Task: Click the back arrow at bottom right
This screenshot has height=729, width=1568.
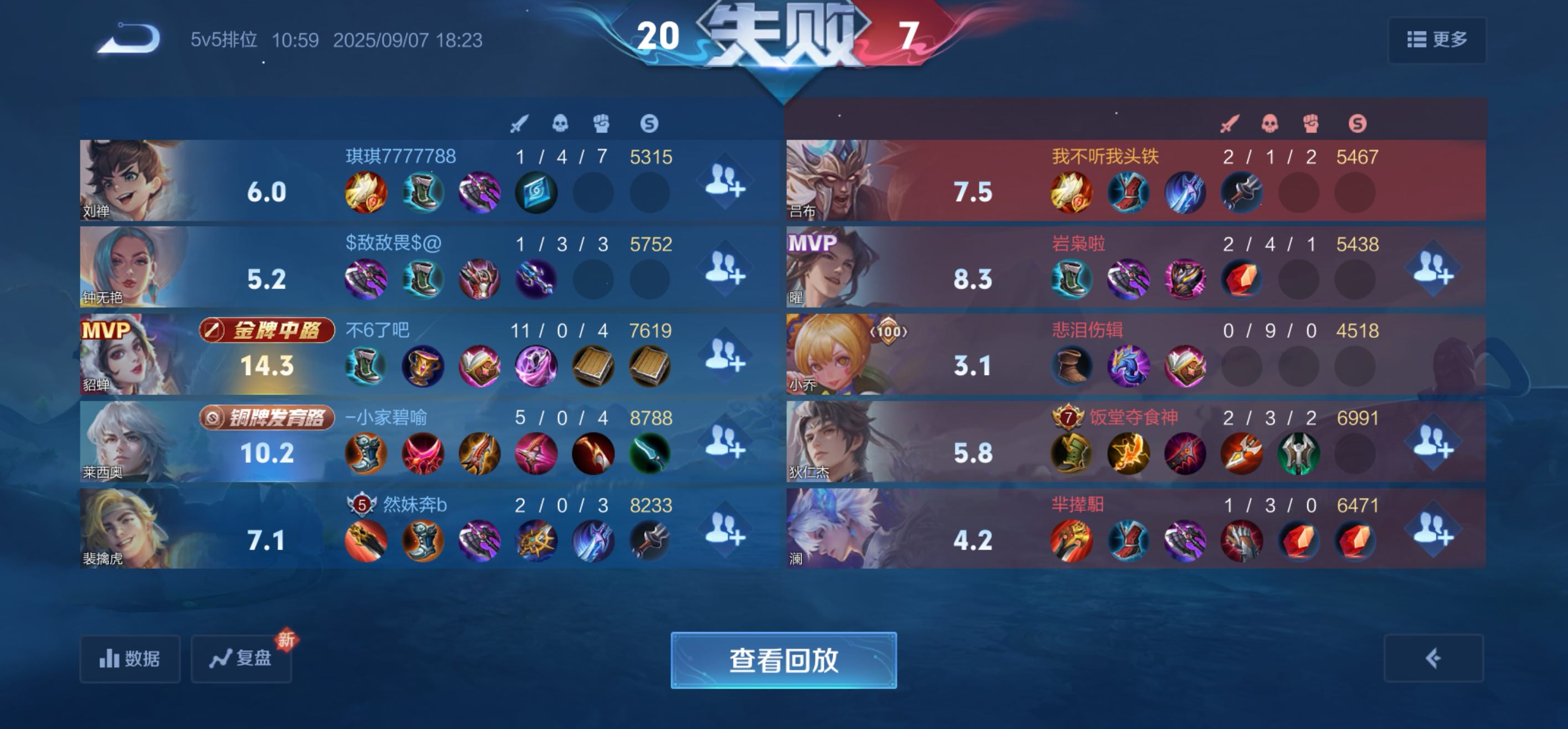Action: (1434, 659)
